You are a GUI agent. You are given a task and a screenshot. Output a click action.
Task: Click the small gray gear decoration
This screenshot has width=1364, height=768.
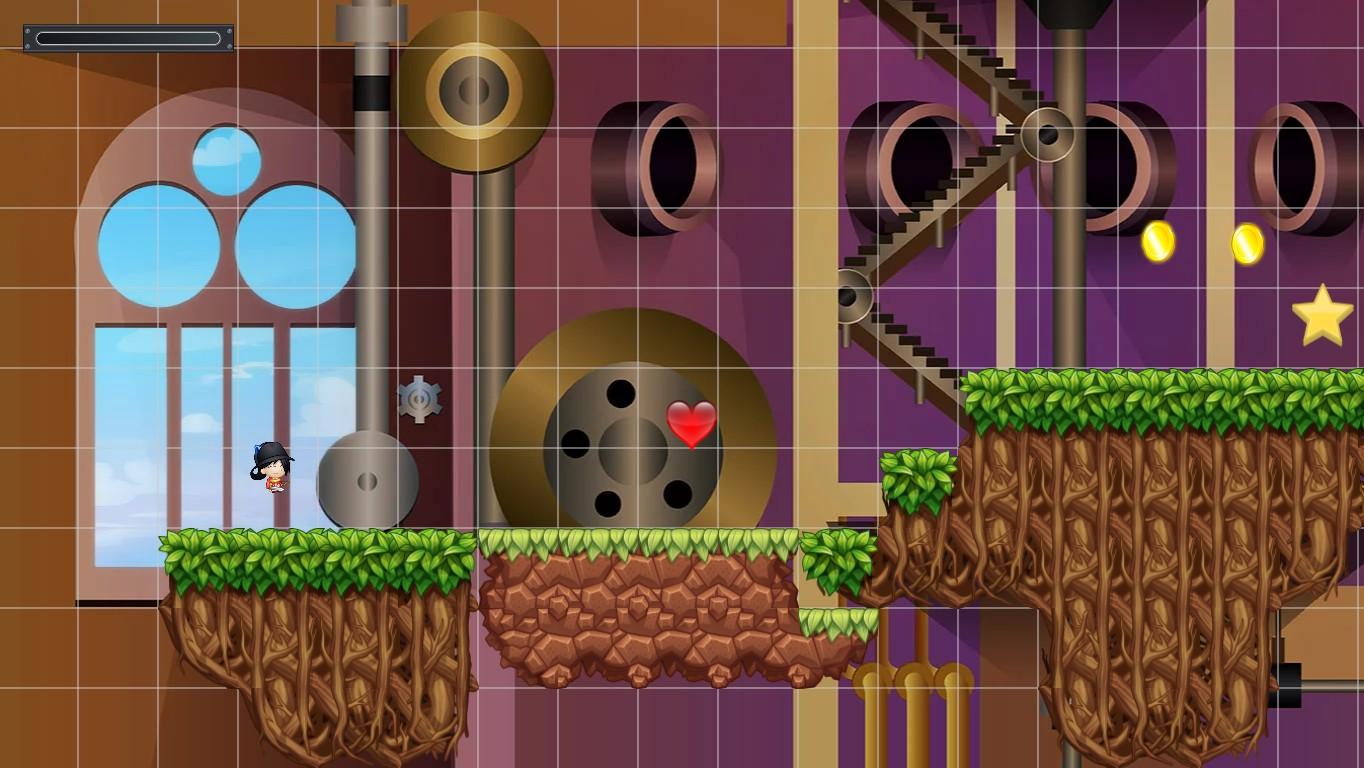[419, 399]
